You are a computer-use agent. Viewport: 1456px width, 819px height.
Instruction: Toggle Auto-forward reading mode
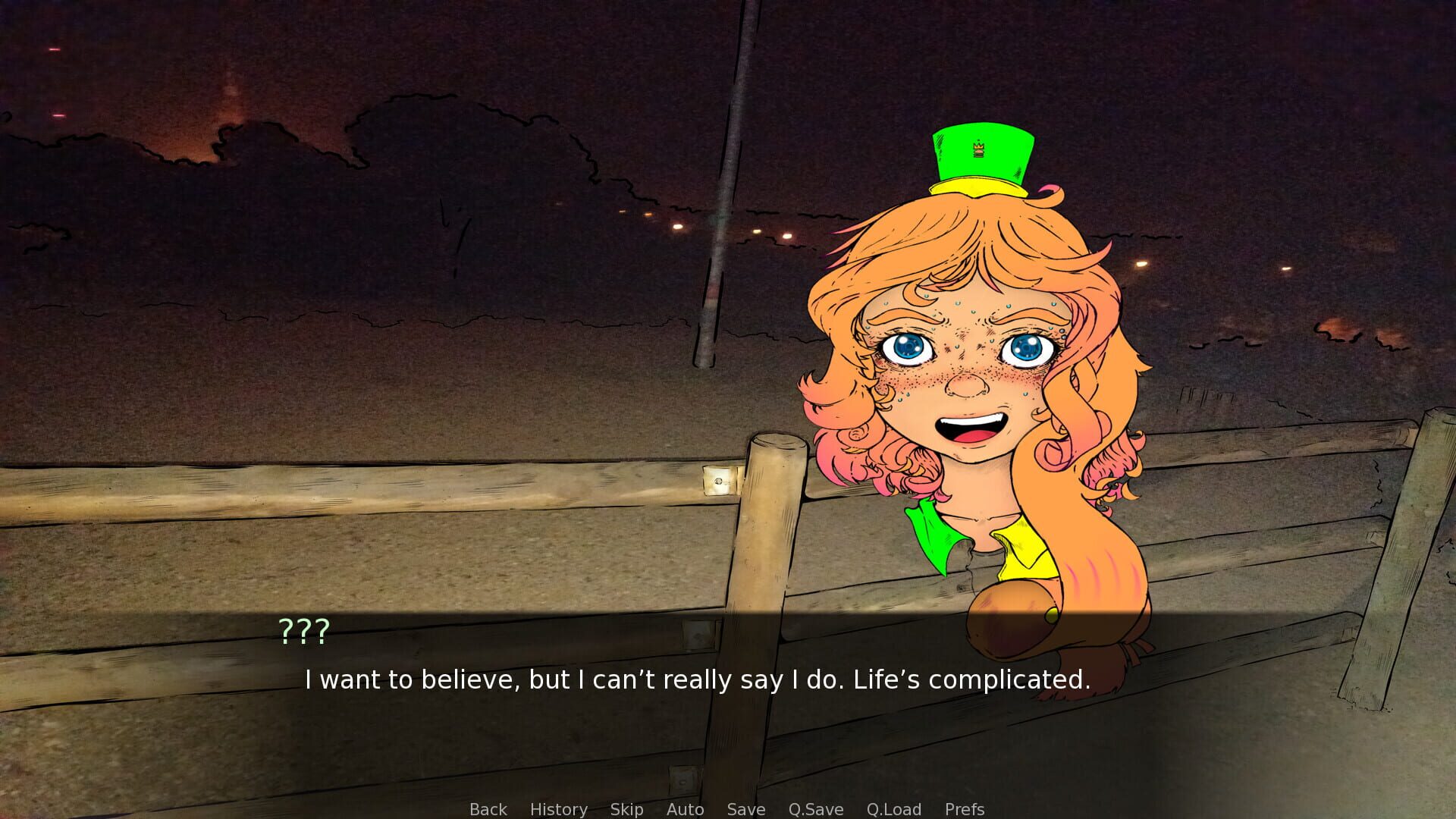[685, 809]
